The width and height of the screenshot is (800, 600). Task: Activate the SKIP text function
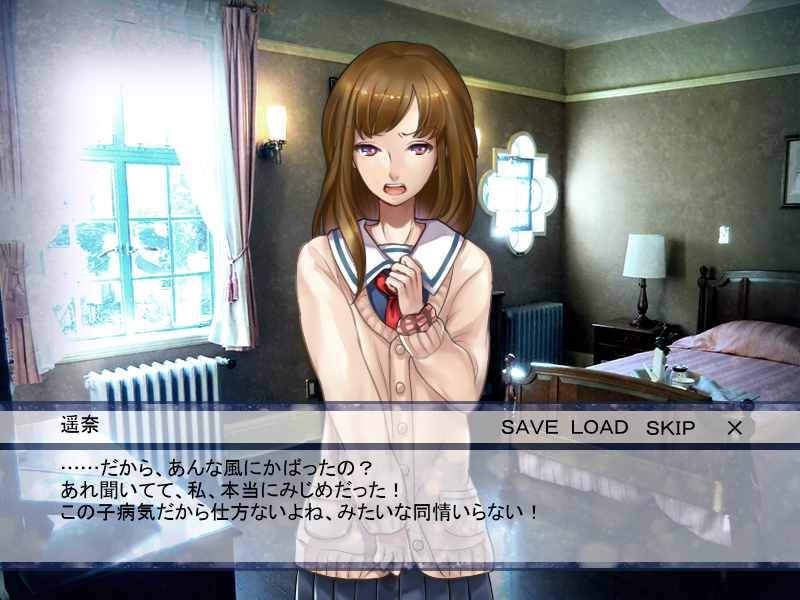670,428
